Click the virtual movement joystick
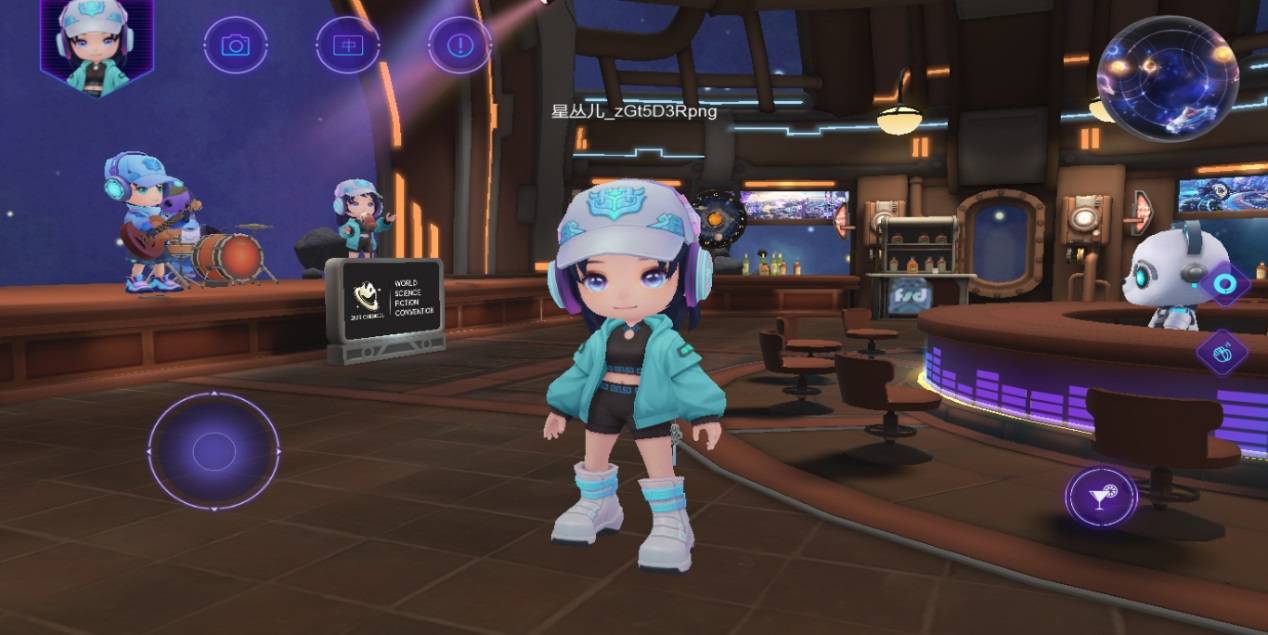 pyautogui.click(x=213, y=452)
